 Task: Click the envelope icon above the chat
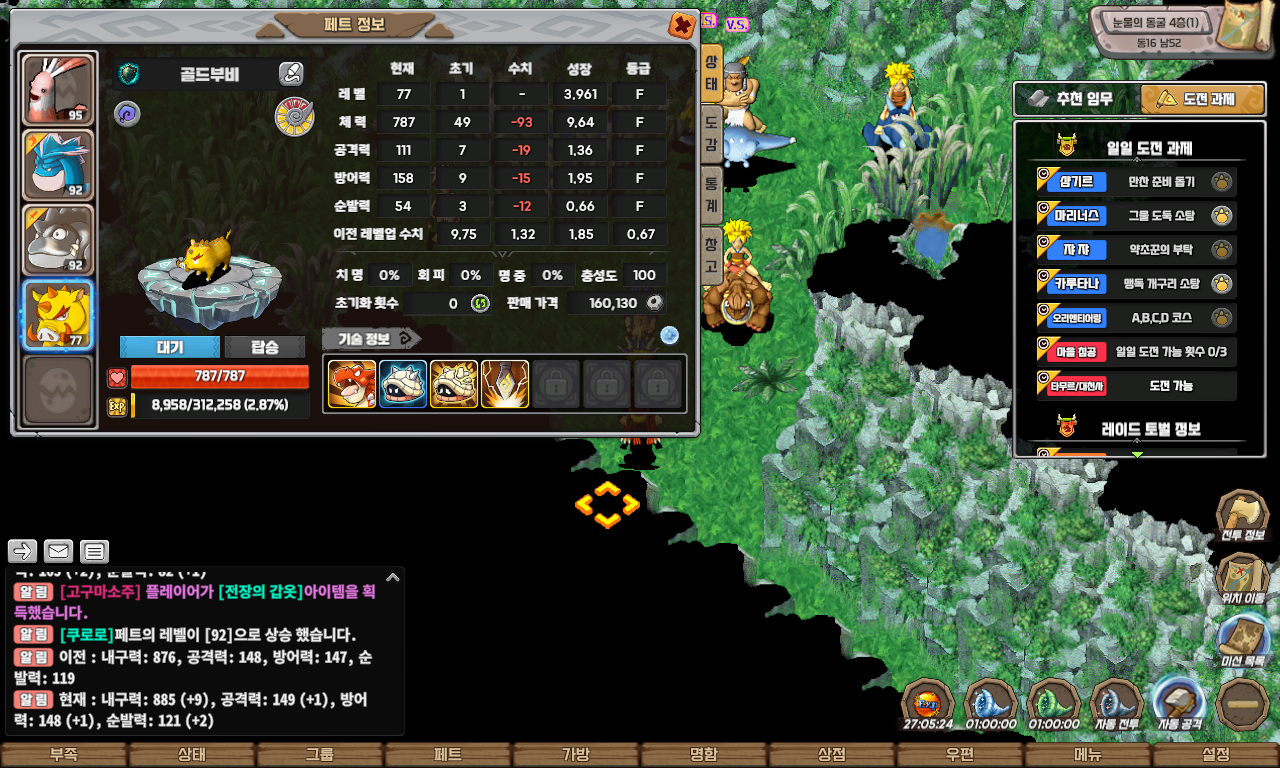58,551
